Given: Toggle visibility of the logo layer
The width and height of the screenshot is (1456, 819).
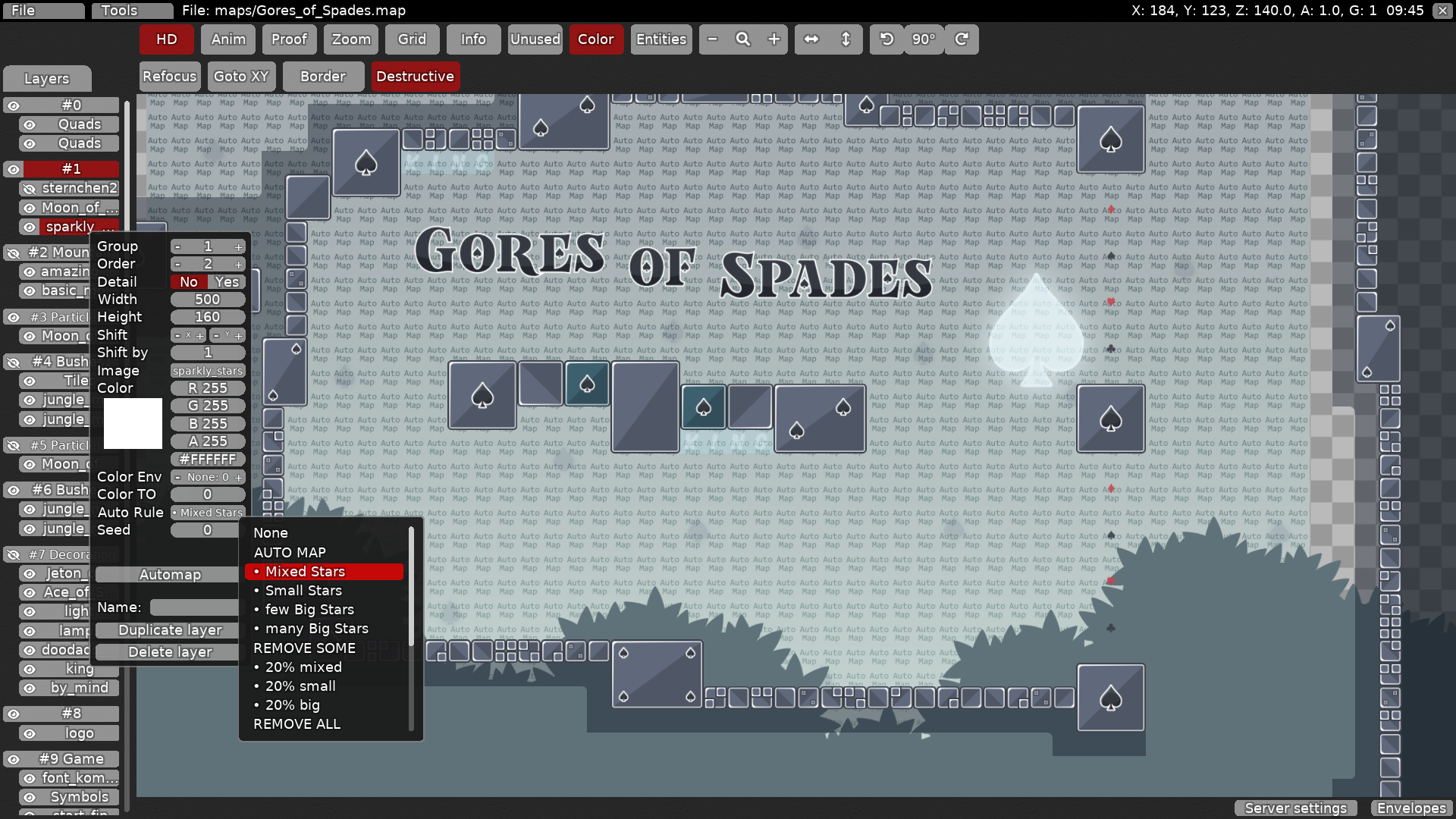Looking at the screenshot, I should [29, 733].
